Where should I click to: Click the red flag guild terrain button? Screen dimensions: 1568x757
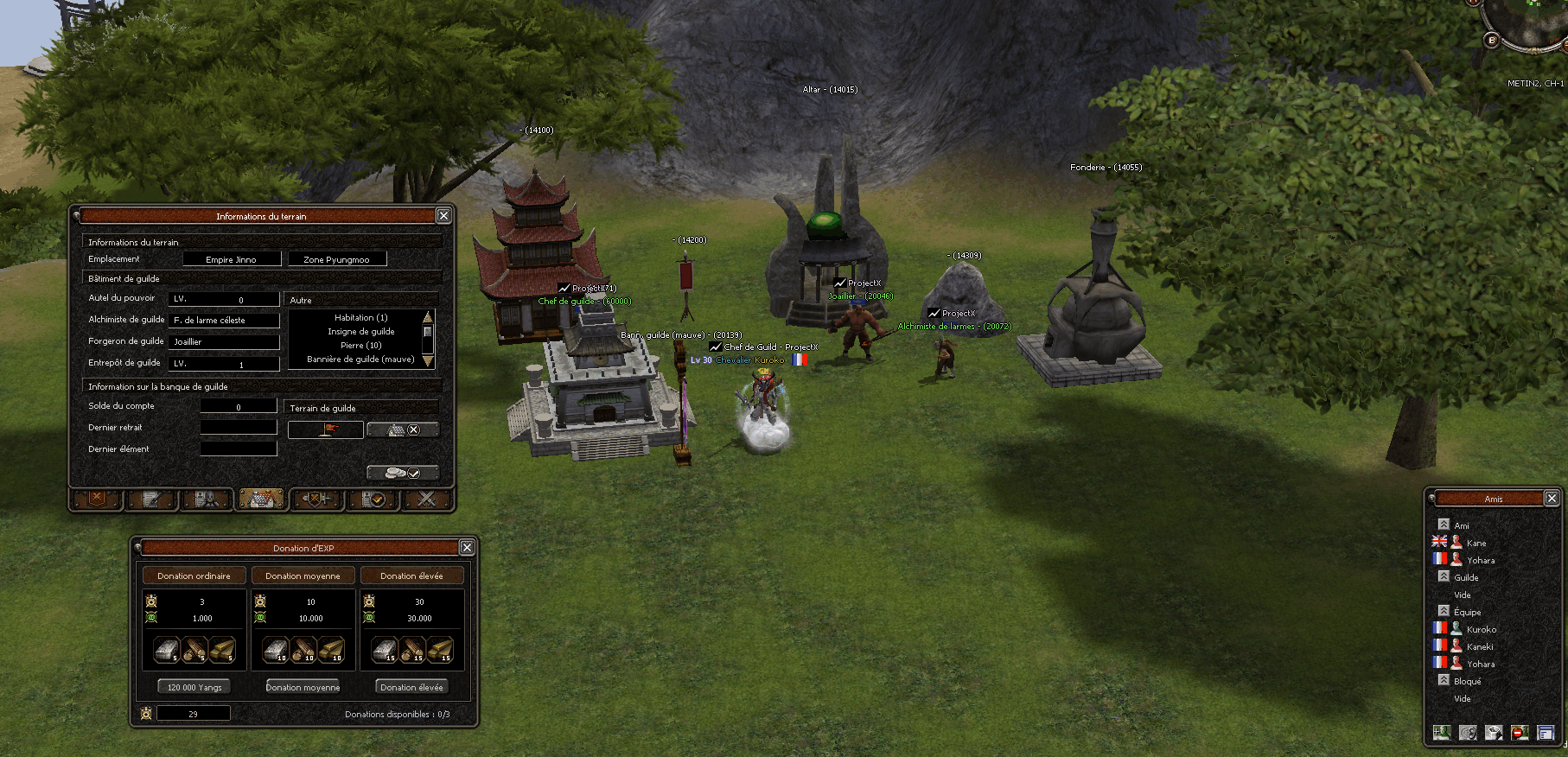325,429
